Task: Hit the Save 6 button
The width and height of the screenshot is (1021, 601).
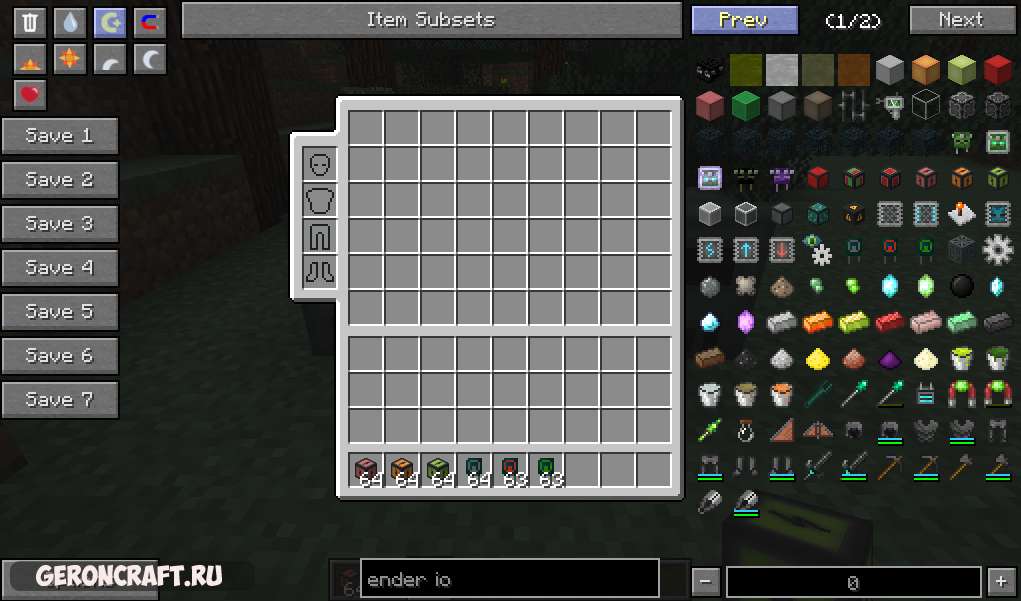Action: click(x=60, y=356)
